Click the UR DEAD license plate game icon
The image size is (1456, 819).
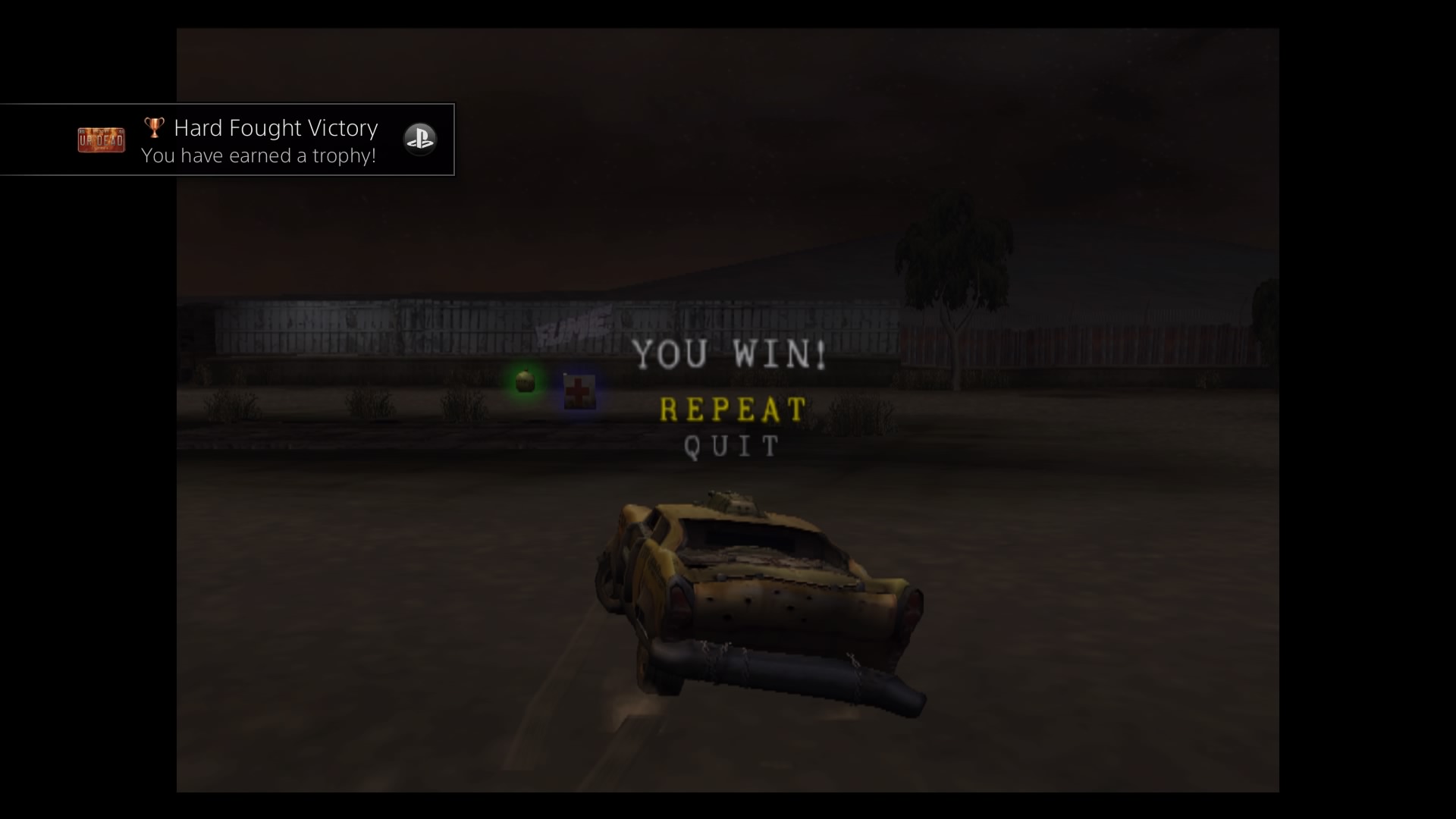[101, 140]
